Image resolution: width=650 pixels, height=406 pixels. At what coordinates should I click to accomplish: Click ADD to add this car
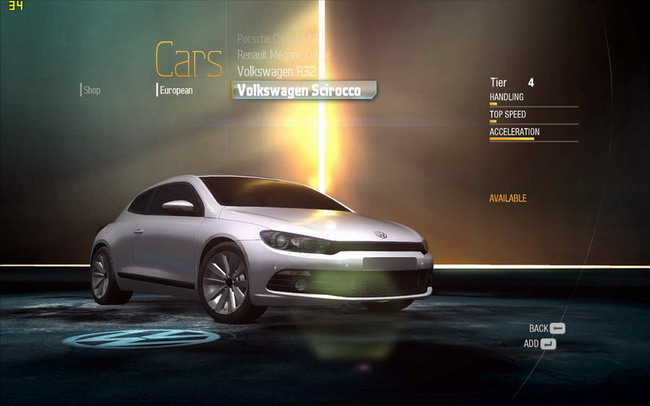point(540,344)
